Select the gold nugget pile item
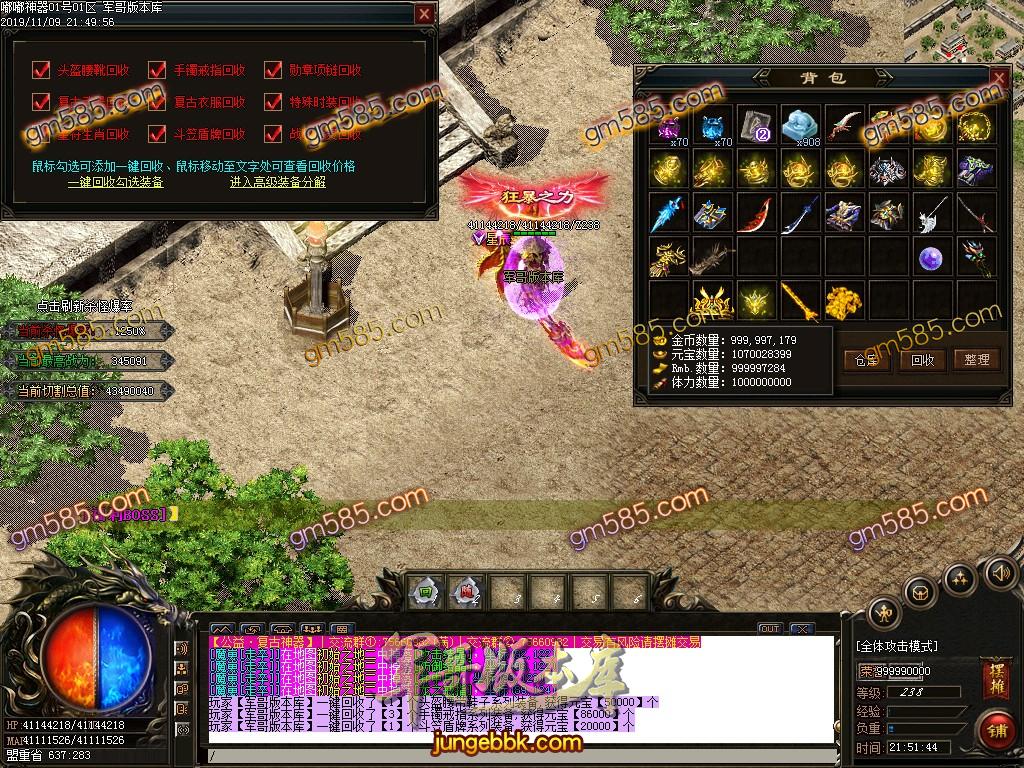 pyautogui.click(x=843, y=300)
